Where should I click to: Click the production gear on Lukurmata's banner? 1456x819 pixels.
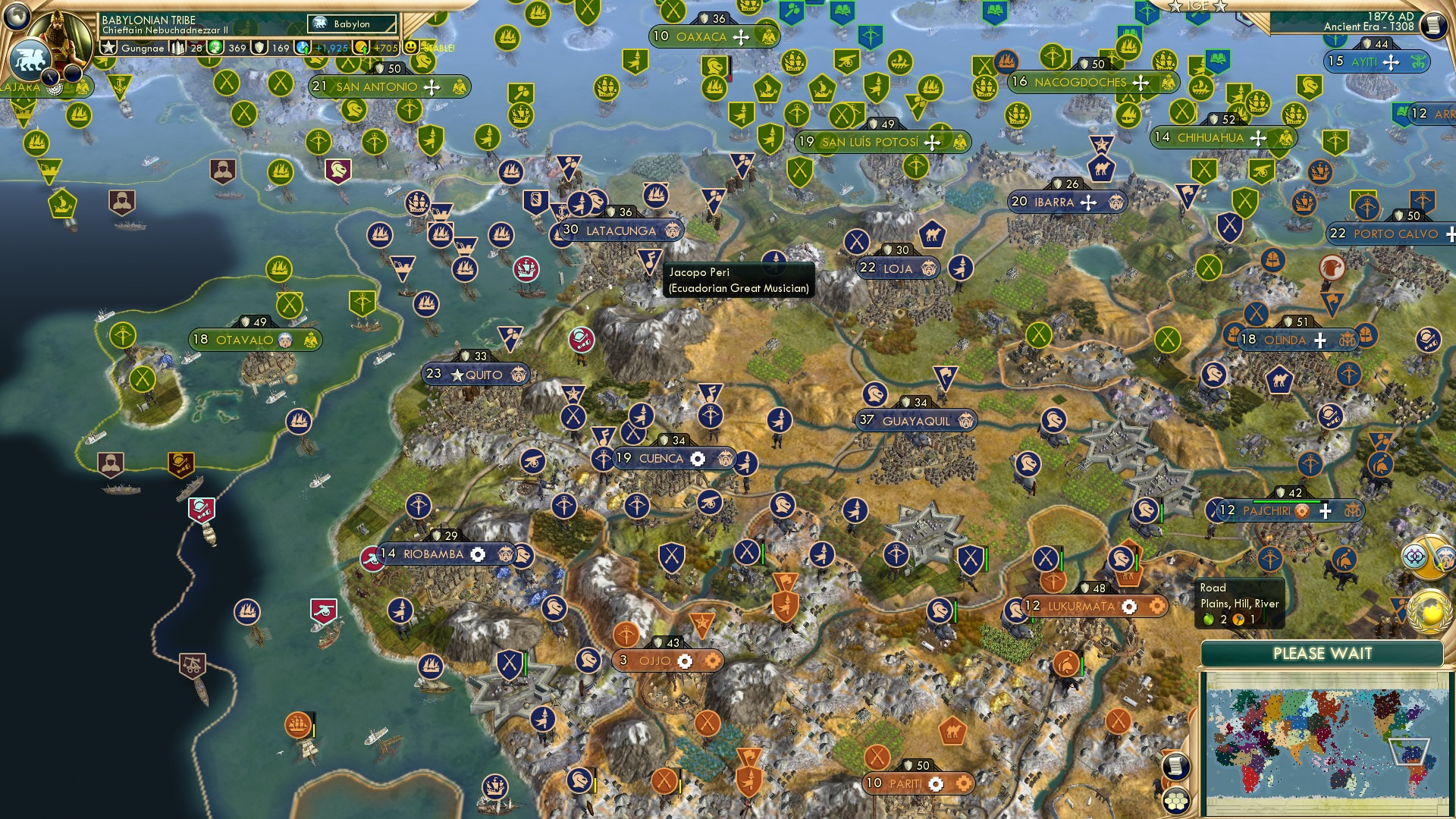click(x=1130, y=607)
